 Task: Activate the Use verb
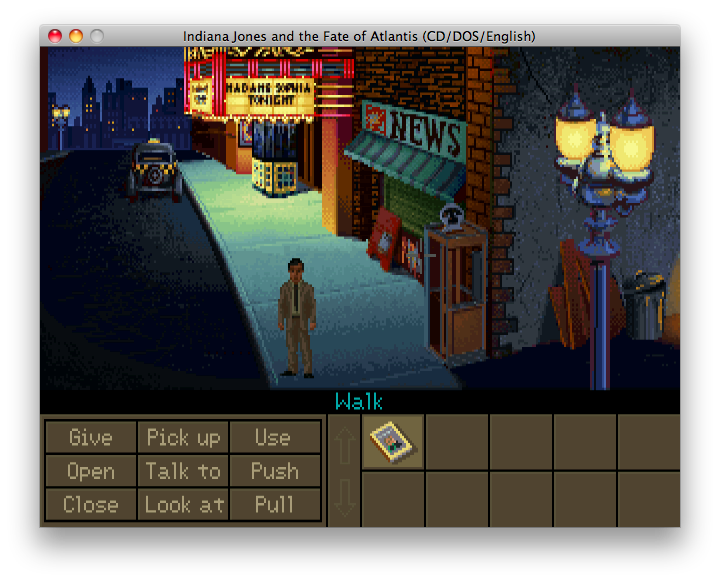click(x=273, y=438)
